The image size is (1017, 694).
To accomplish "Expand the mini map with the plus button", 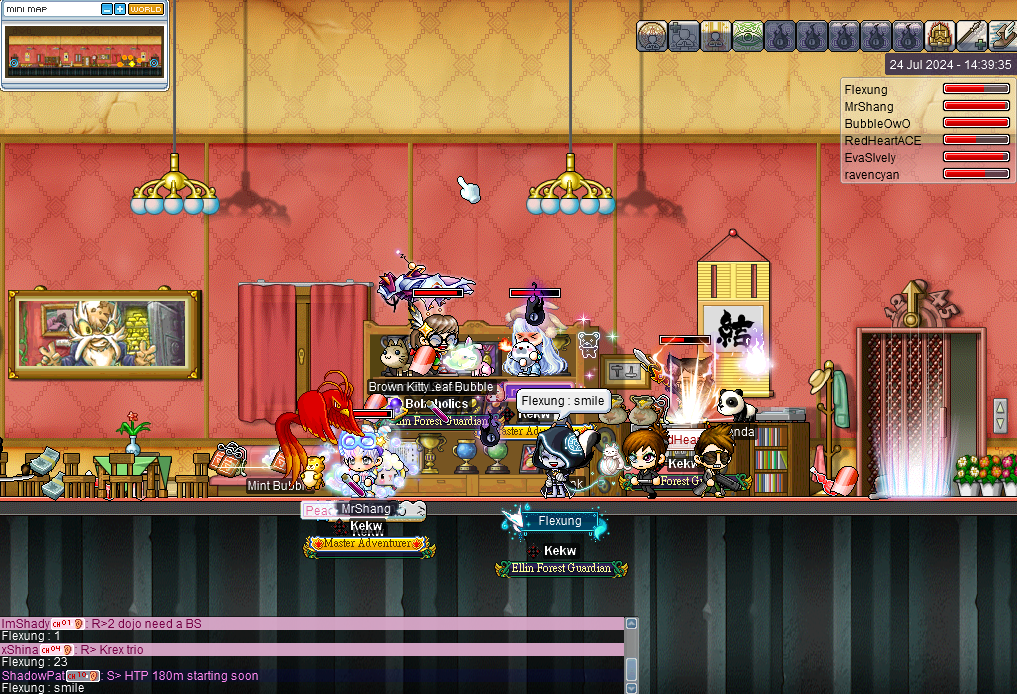I will (120, 9).
